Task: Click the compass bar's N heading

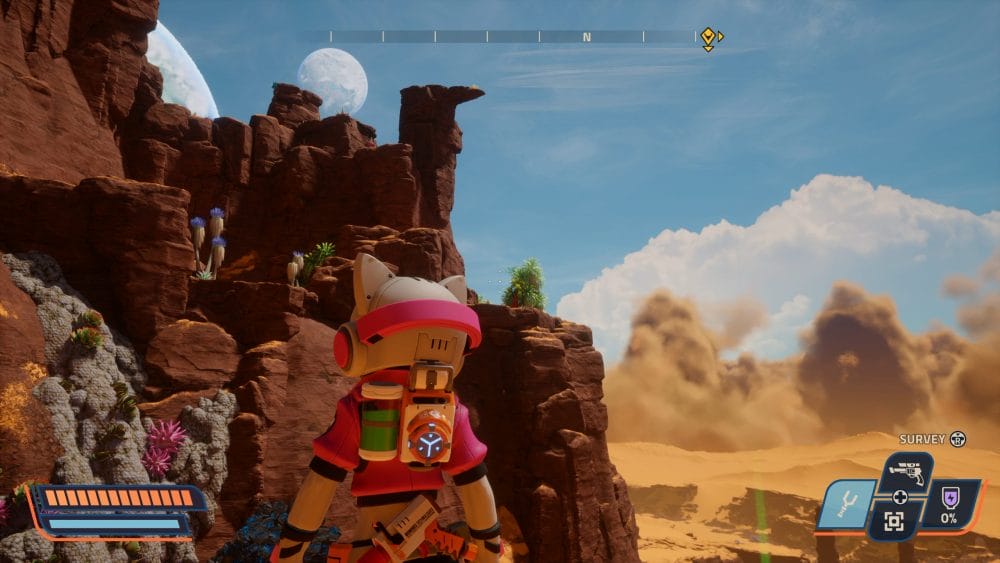Action: click(x=587, y=37)
